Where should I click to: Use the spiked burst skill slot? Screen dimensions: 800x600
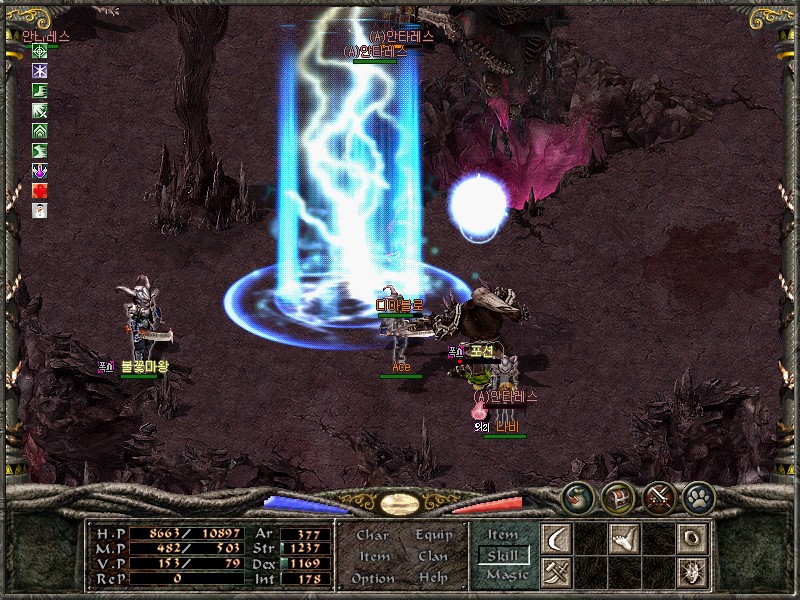690,572
